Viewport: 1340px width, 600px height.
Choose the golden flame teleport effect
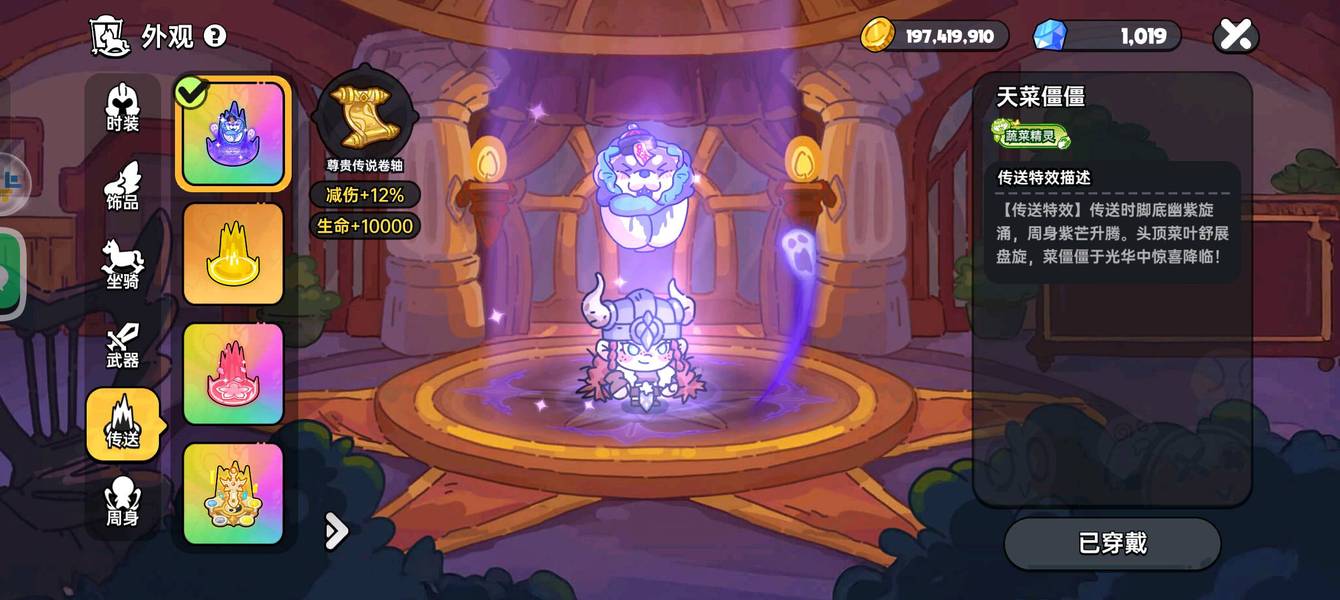click(233, 254)
